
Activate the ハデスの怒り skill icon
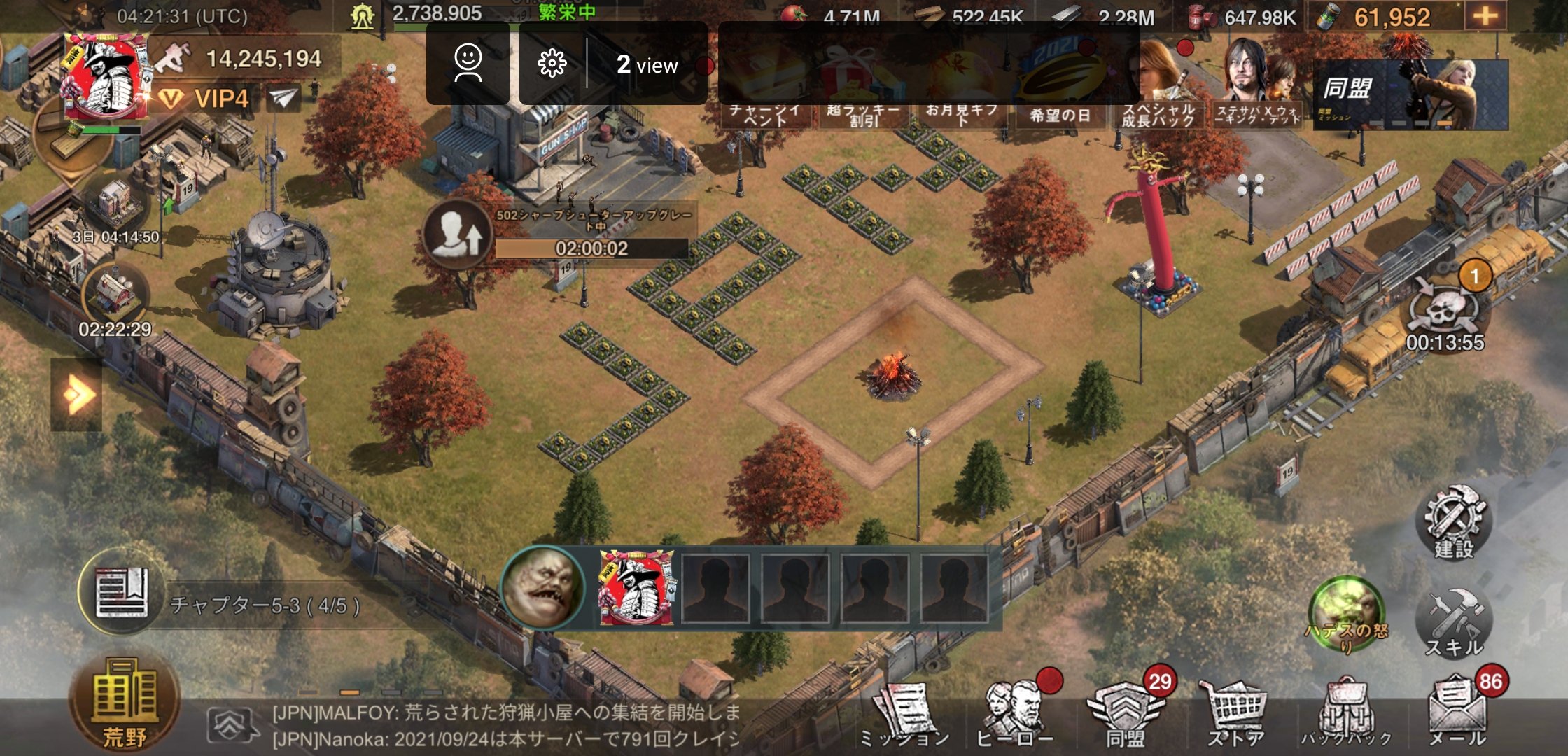click(x=1345, y=612)
